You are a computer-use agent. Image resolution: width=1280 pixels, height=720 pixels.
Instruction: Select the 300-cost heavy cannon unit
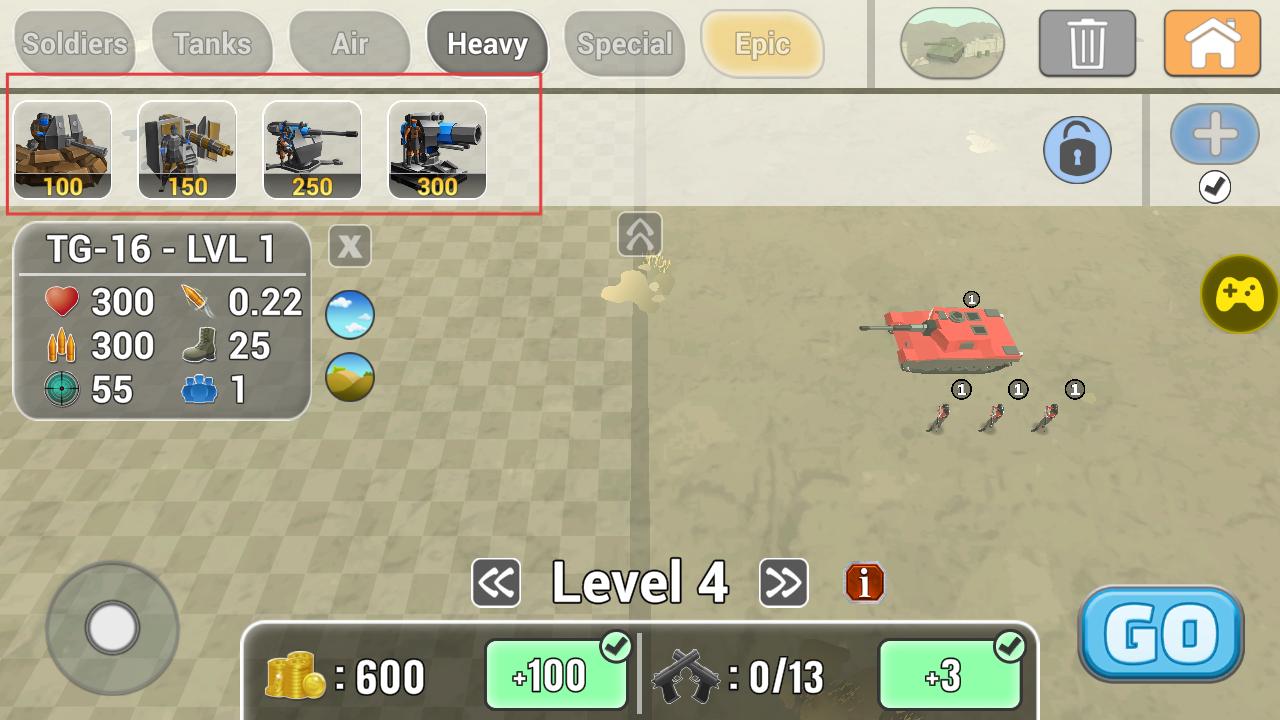tap(437, 150)
